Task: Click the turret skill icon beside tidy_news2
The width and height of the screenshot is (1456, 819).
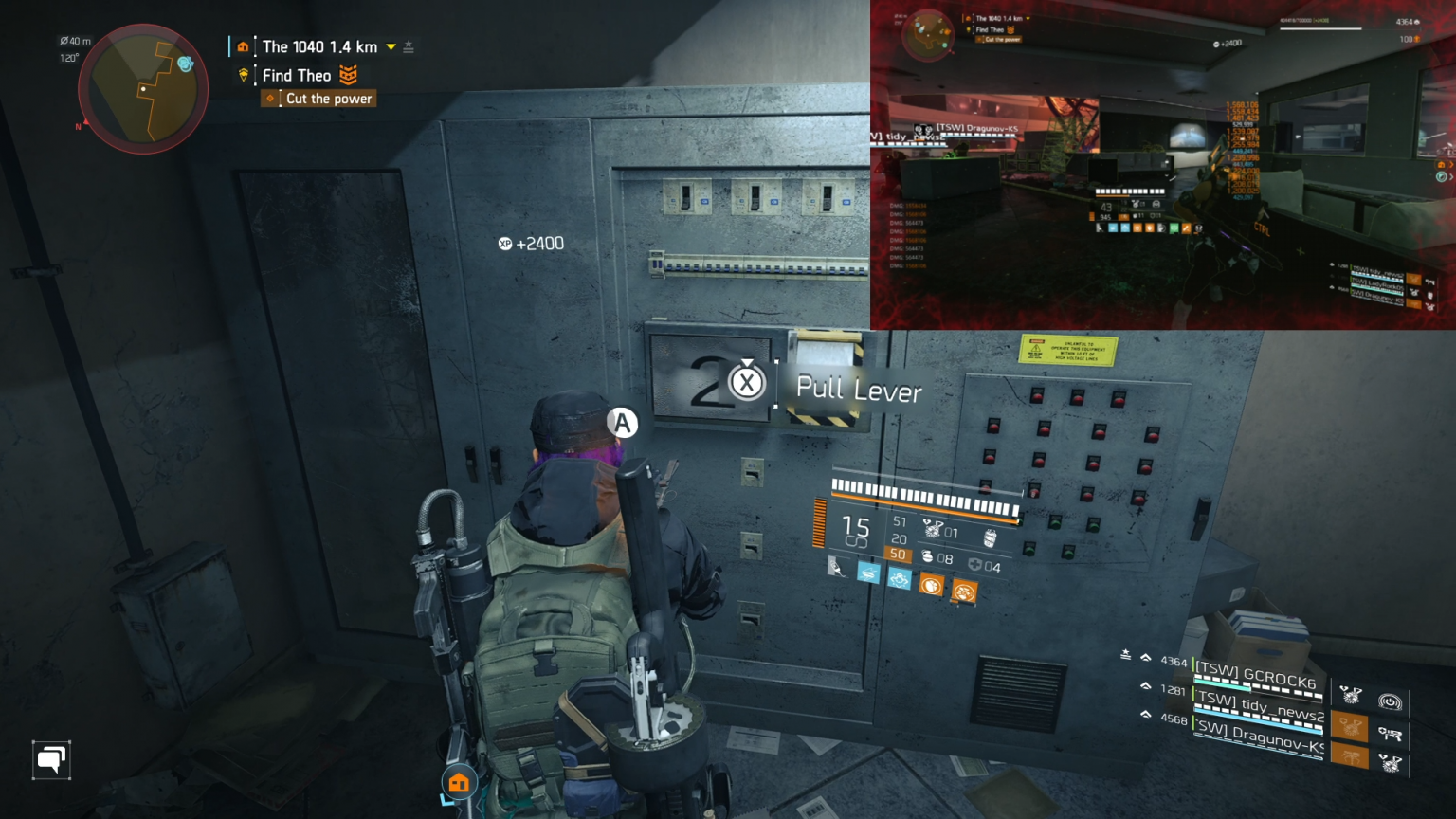Action: (x=1390, y=733)
